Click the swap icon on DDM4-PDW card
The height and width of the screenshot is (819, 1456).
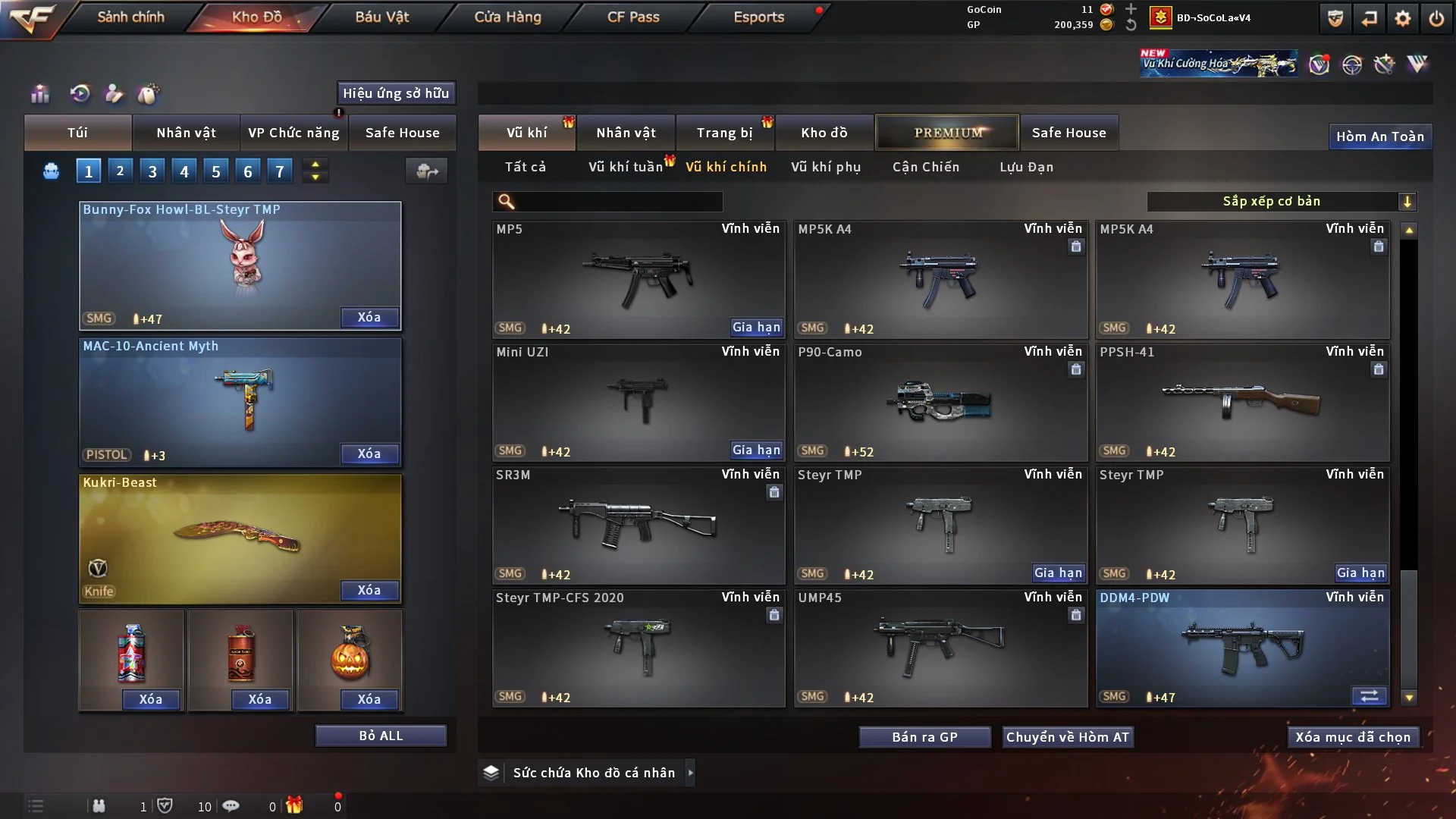(x=1370, y=695)
